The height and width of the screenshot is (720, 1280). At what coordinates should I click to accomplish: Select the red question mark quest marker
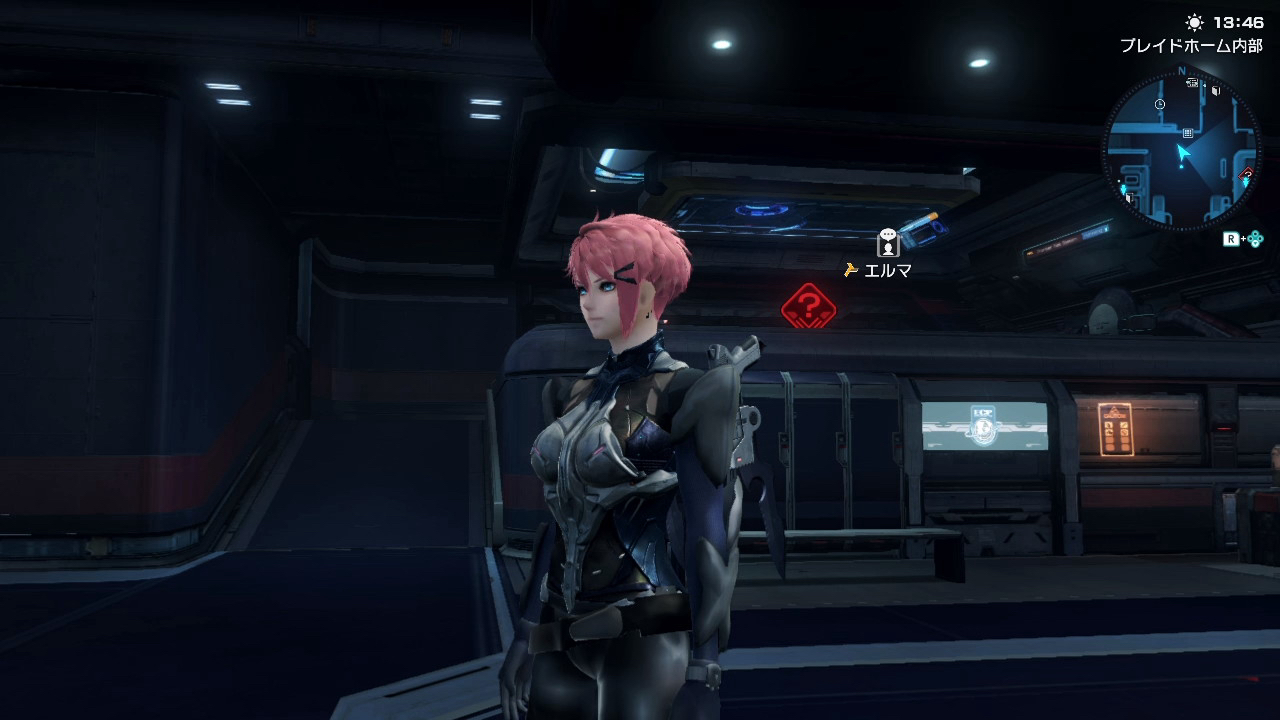pos(809,304)
